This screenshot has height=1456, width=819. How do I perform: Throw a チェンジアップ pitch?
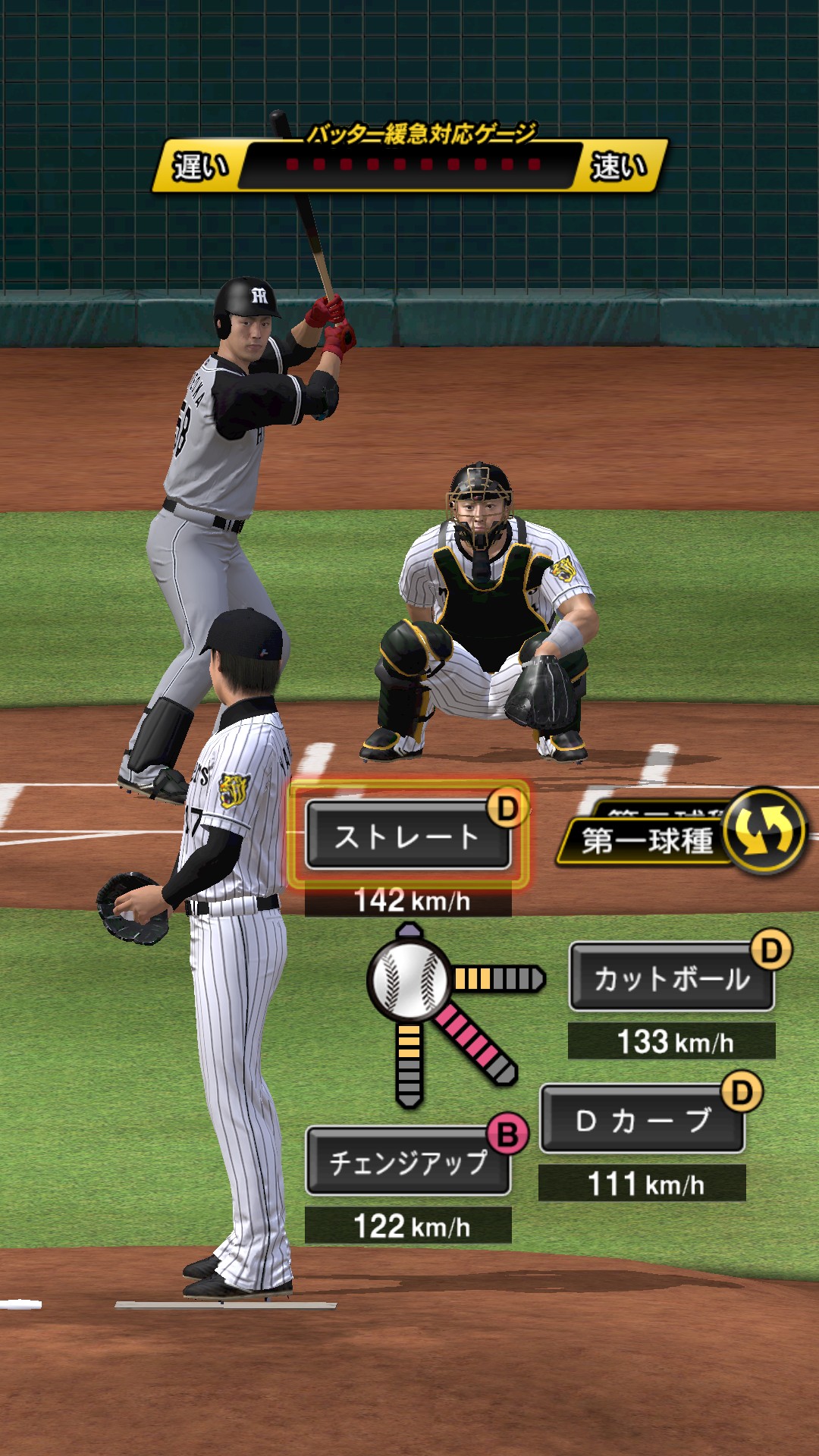(407, 1162)
